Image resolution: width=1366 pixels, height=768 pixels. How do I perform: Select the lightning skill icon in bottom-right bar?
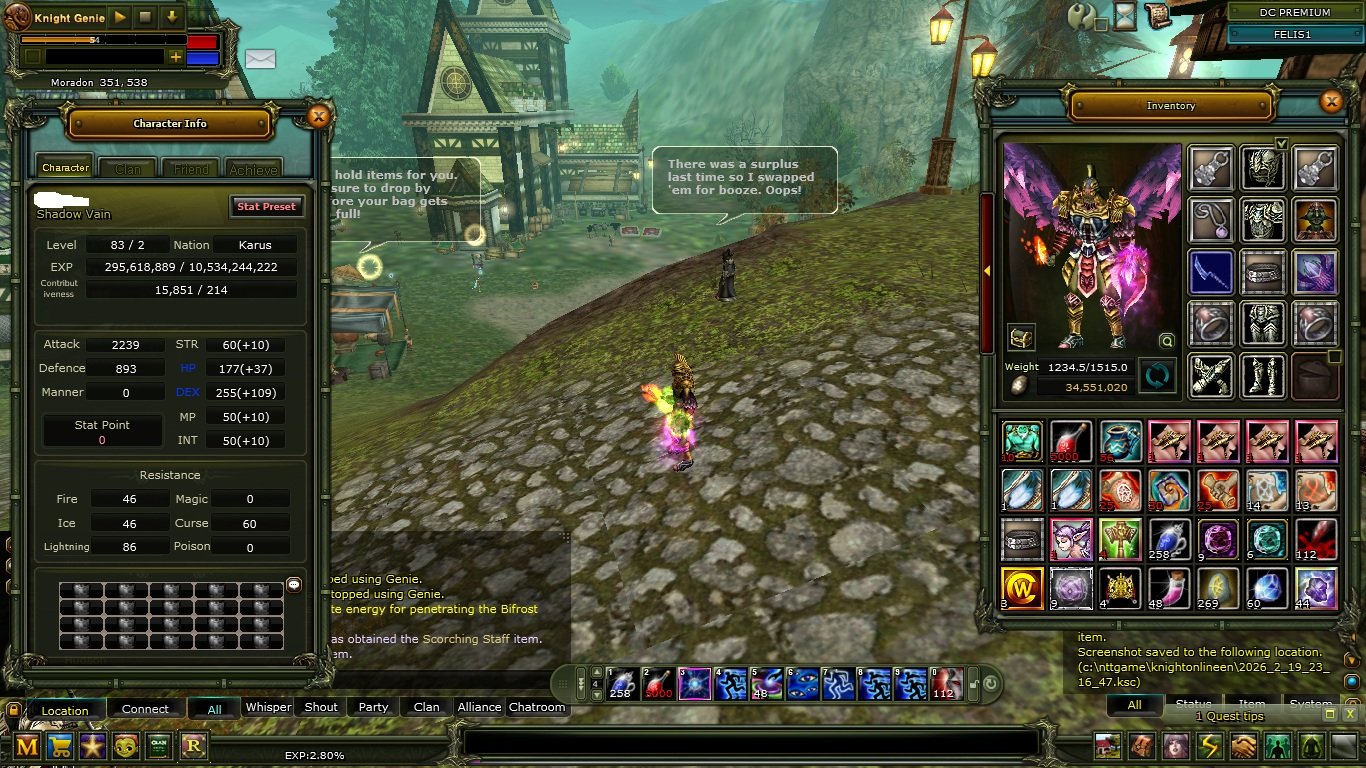point(1210,746)
